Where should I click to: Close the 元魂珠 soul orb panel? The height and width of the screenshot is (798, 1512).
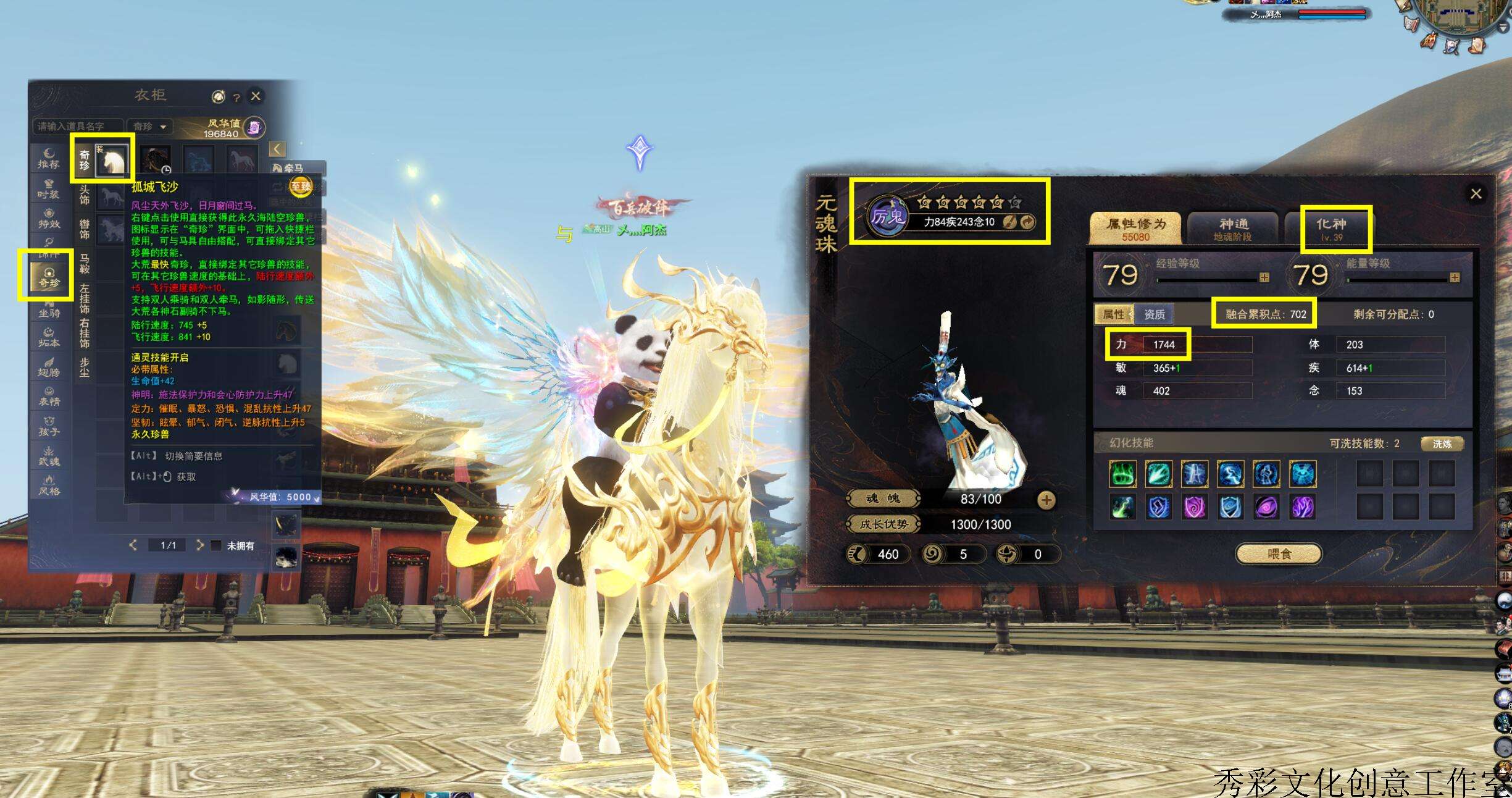pyautogui.click(x=1476, y=194)
